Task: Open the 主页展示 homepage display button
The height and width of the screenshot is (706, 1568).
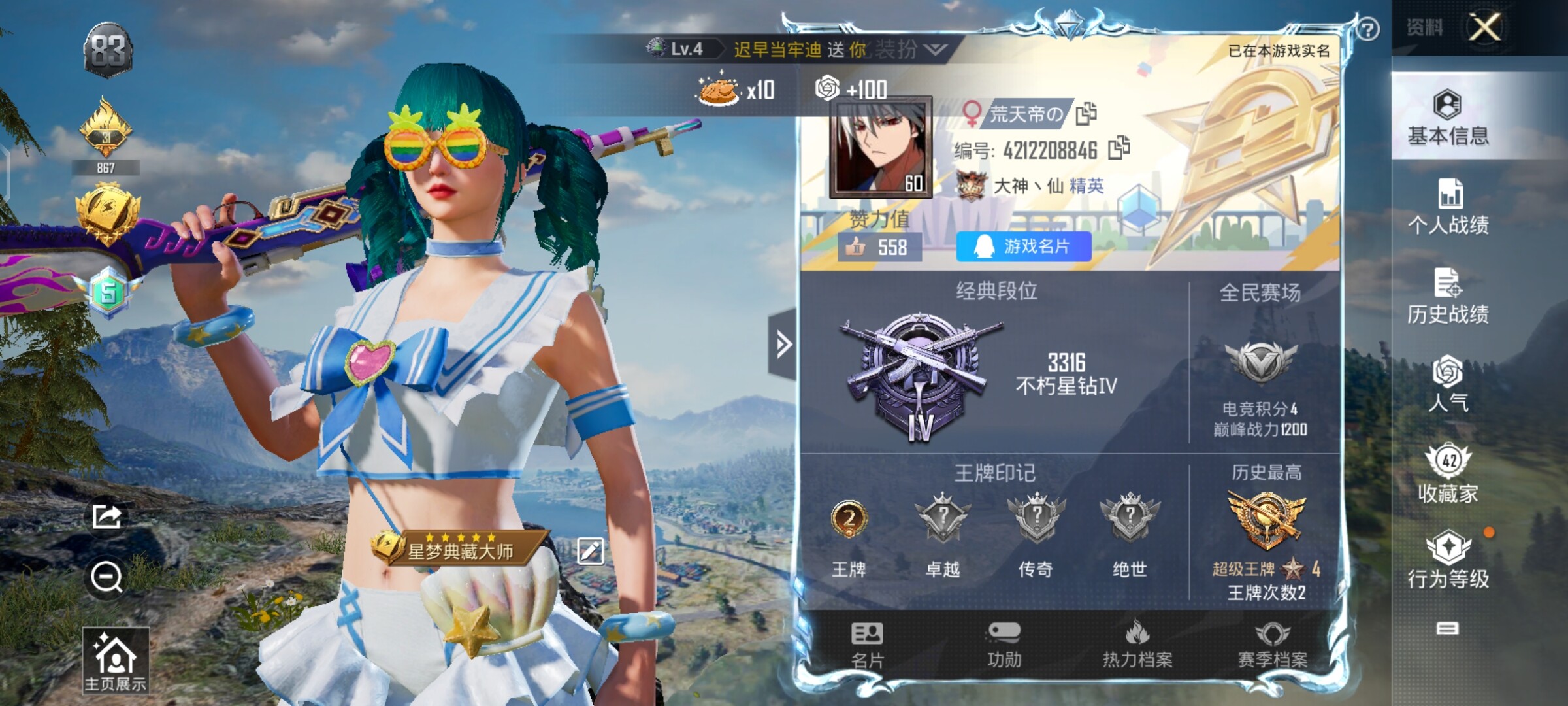Action: pos(116,660)
